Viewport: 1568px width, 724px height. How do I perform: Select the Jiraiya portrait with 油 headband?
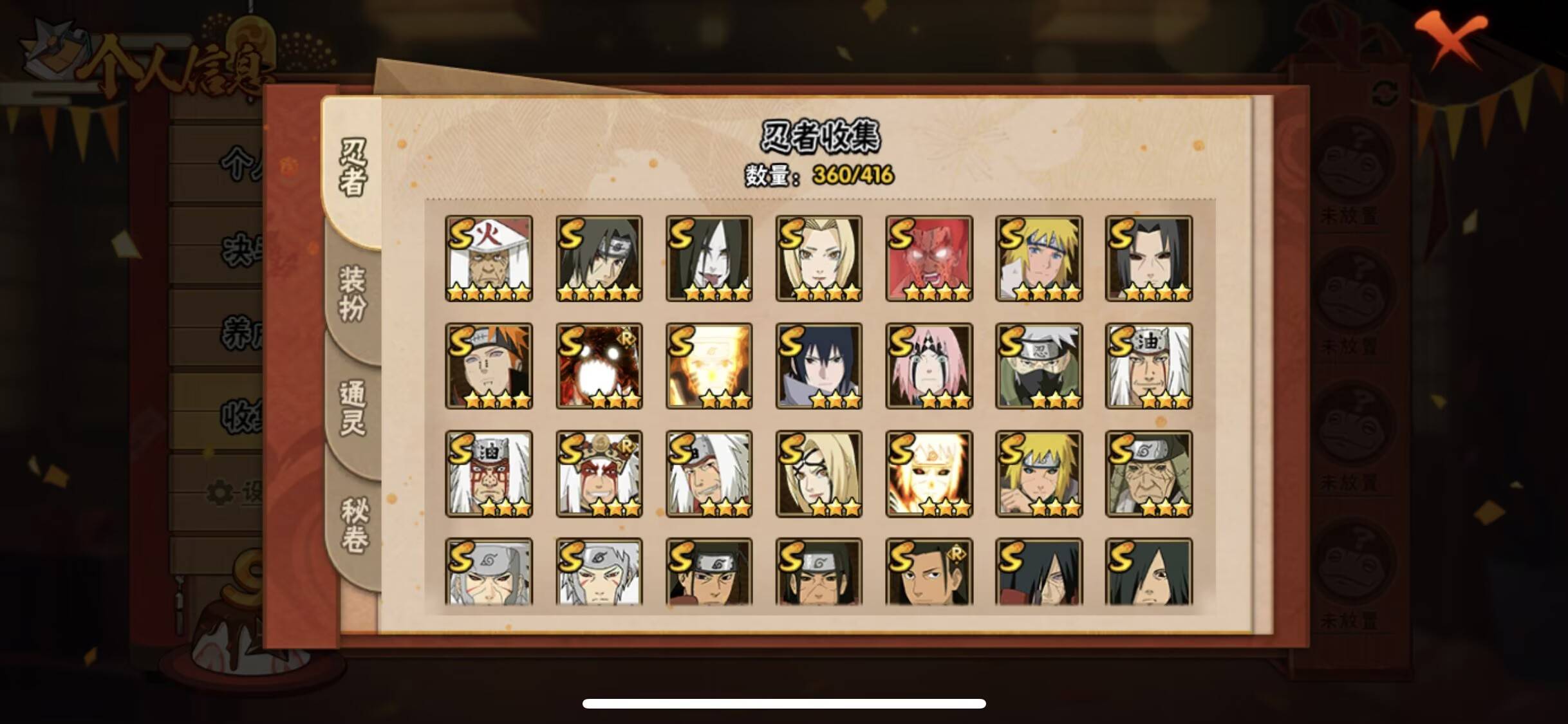pos(1149,367)
